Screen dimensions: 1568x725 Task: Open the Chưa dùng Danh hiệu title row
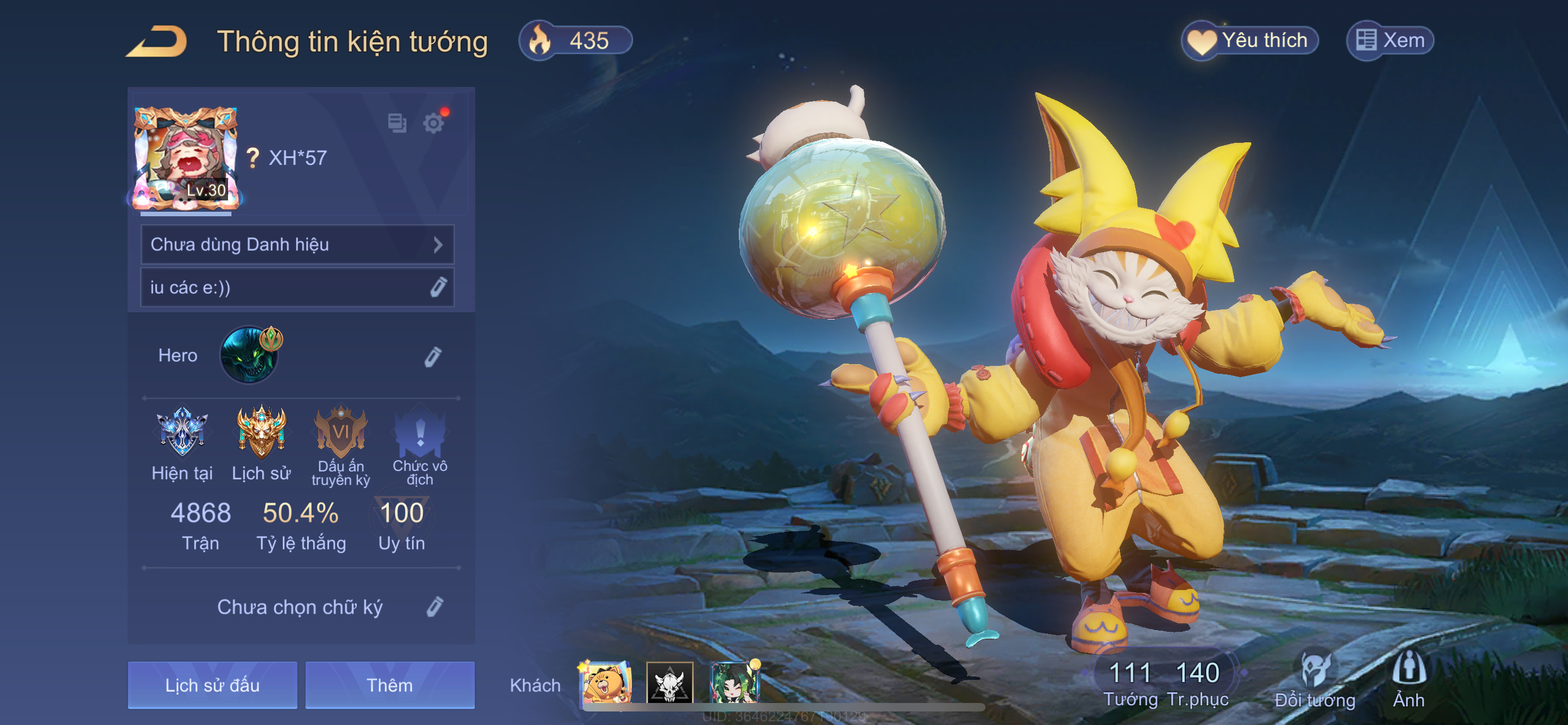(x=297, y=244)
